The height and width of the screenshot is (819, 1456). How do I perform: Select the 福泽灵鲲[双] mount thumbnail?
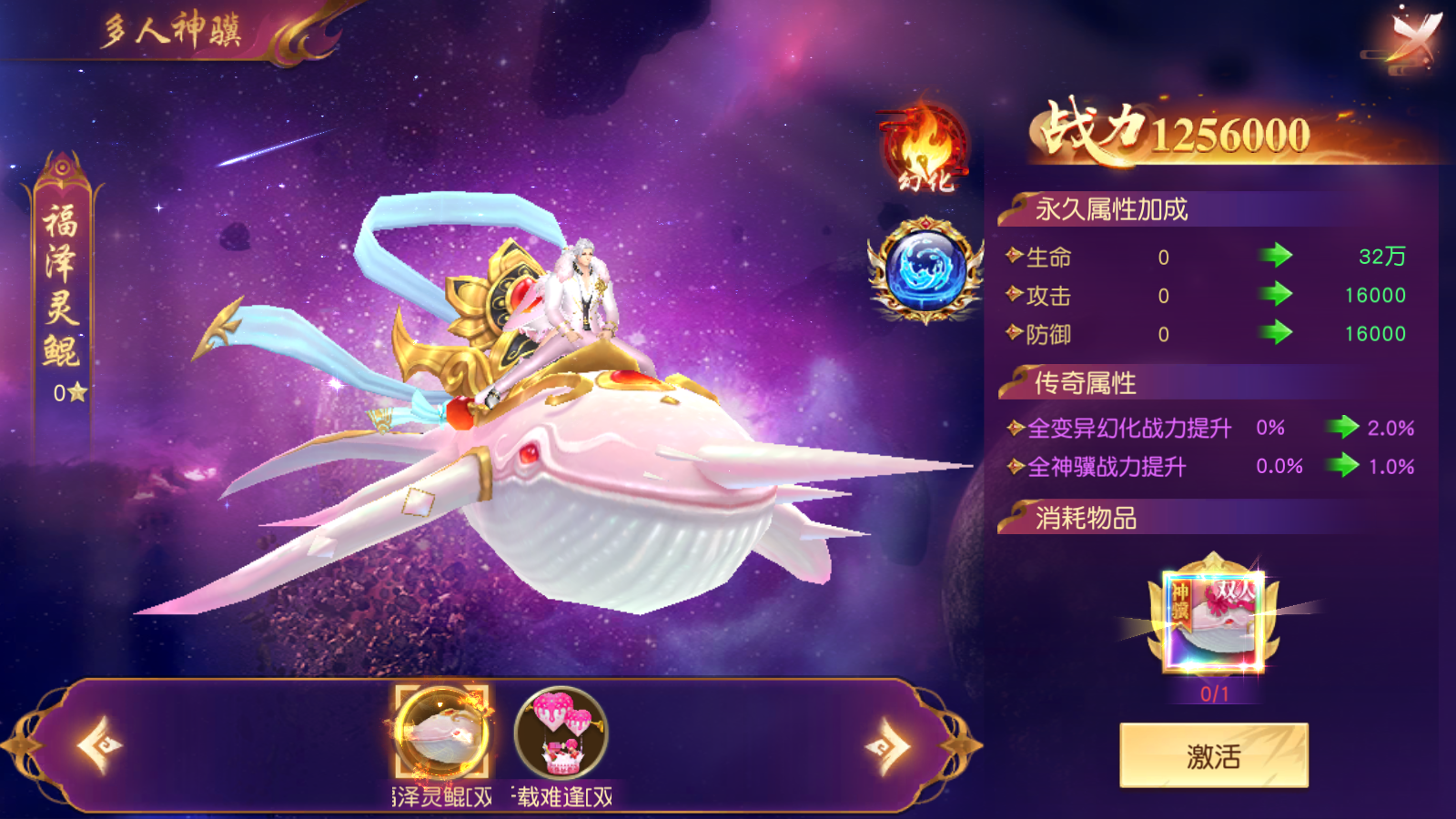[x=439, y=733]
